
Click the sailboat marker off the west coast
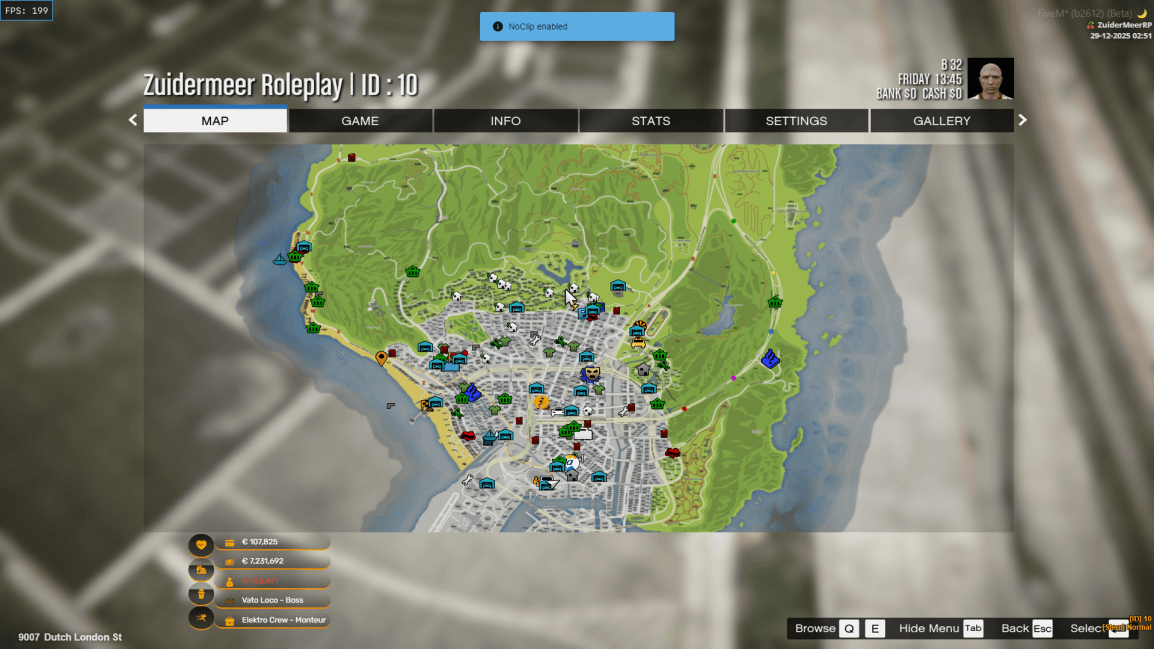tap(279, 260)
